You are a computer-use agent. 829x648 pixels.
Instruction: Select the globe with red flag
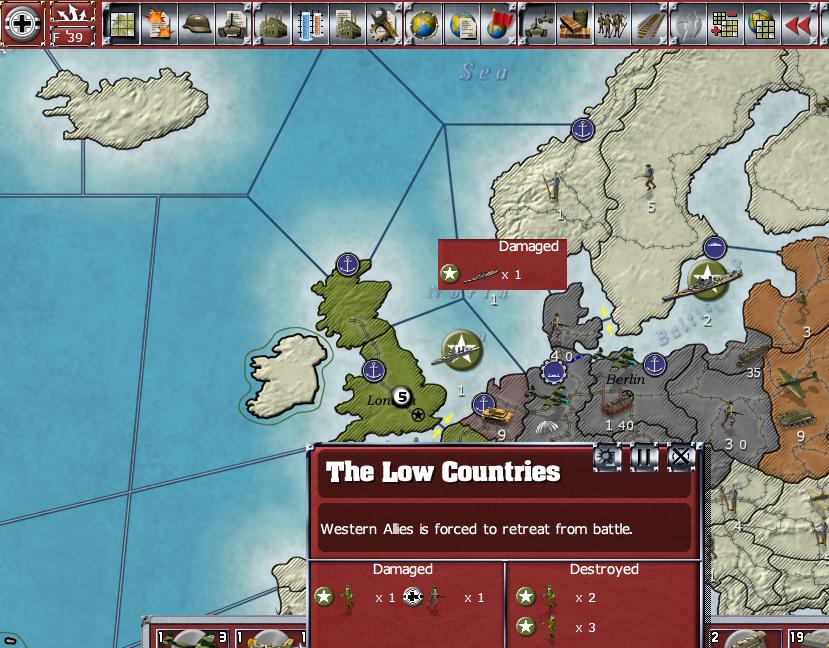(x=499, y=21)
